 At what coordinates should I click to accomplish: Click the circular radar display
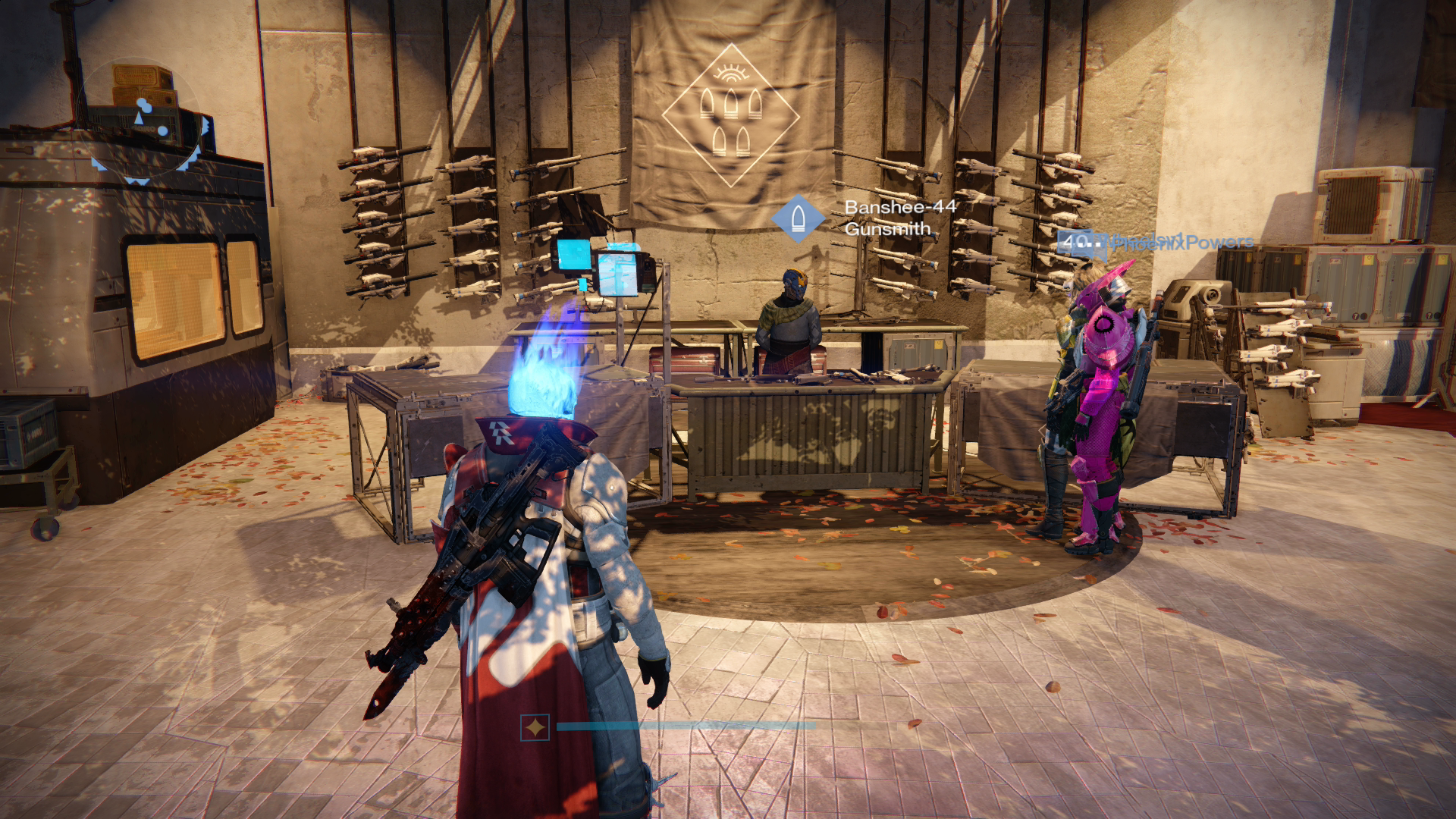(142, 121)
